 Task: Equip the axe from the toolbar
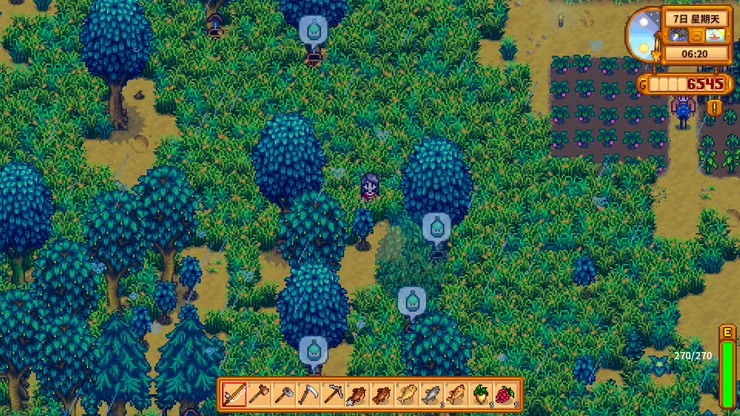pos(259,394)
